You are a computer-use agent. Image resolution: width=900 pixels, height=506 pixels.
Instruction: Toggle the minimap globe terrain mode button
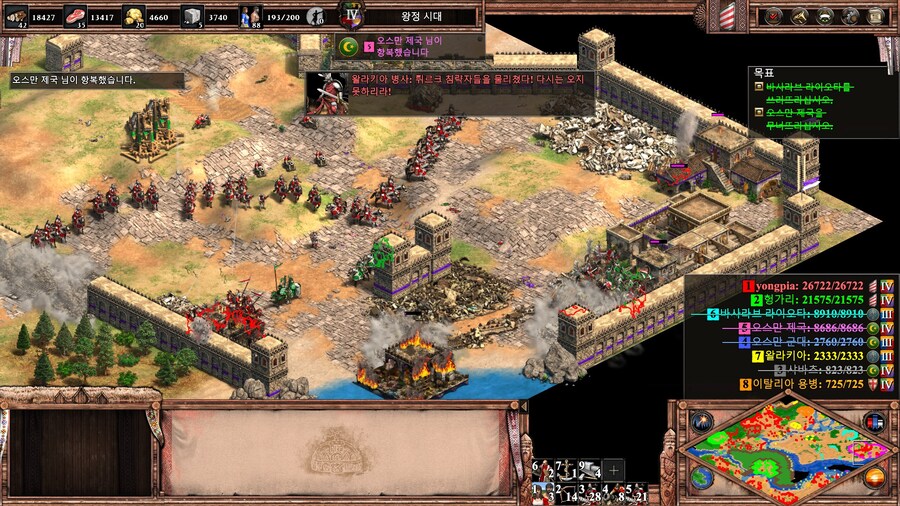(702, 477)
